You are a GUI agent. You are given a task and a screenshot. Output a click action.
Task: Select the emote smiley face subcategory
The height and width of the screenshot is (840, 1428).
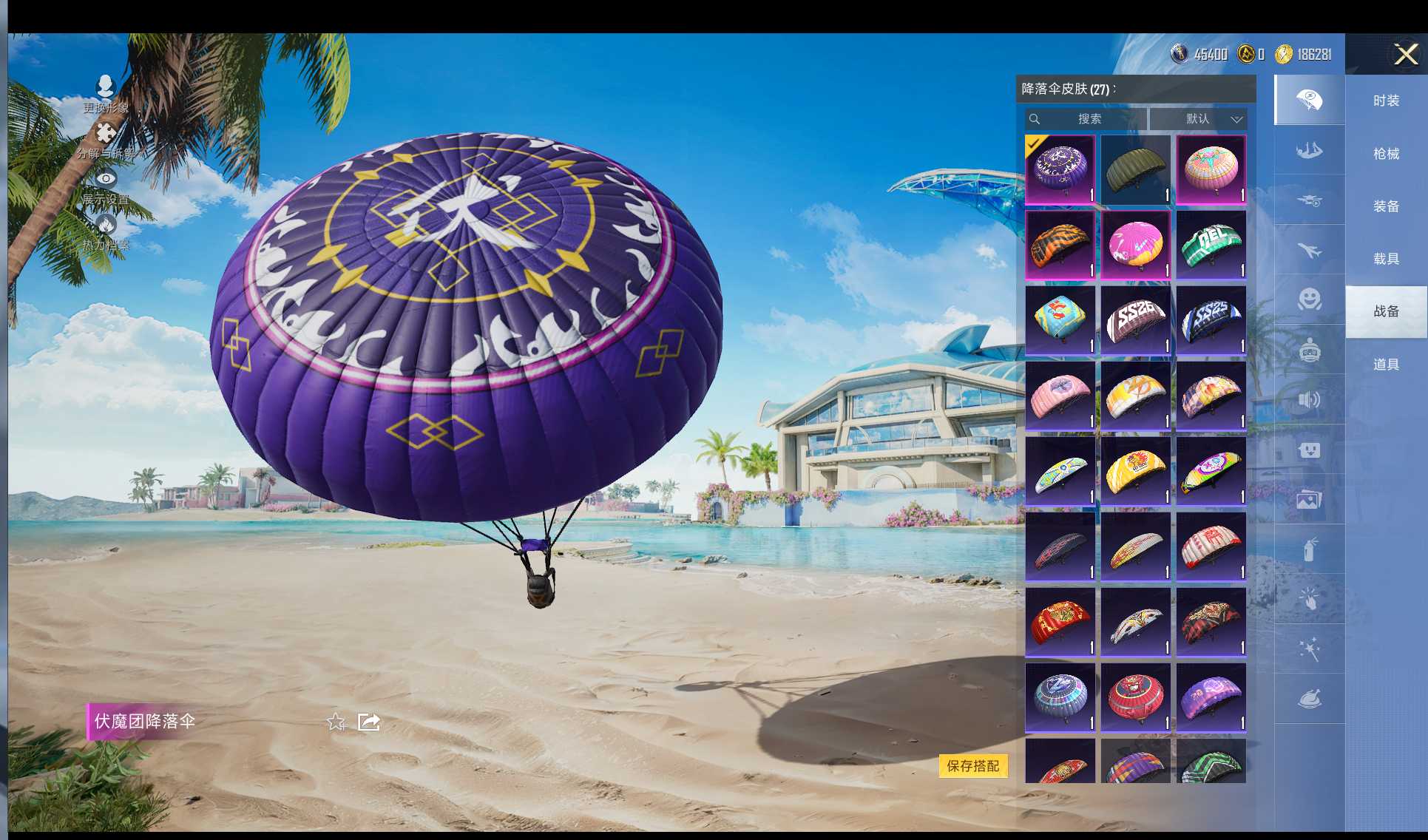(1309, 299)
